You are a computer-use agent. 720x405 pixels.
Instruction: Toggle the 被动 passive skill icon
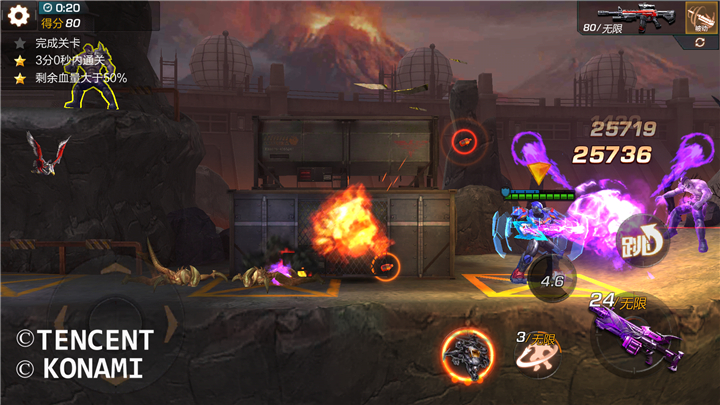tap(700, 18)
